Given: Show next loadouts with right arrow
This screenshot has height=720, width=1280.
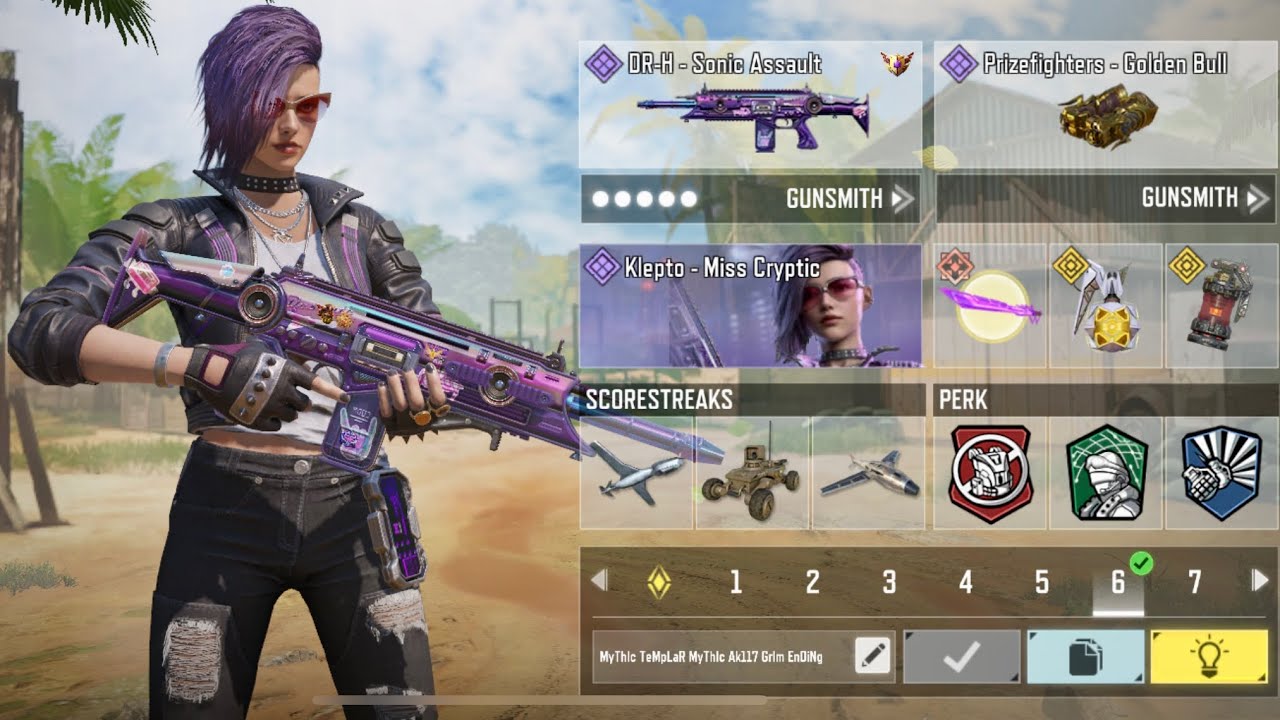Looking at the screenshot, I should coord(1260,580).
